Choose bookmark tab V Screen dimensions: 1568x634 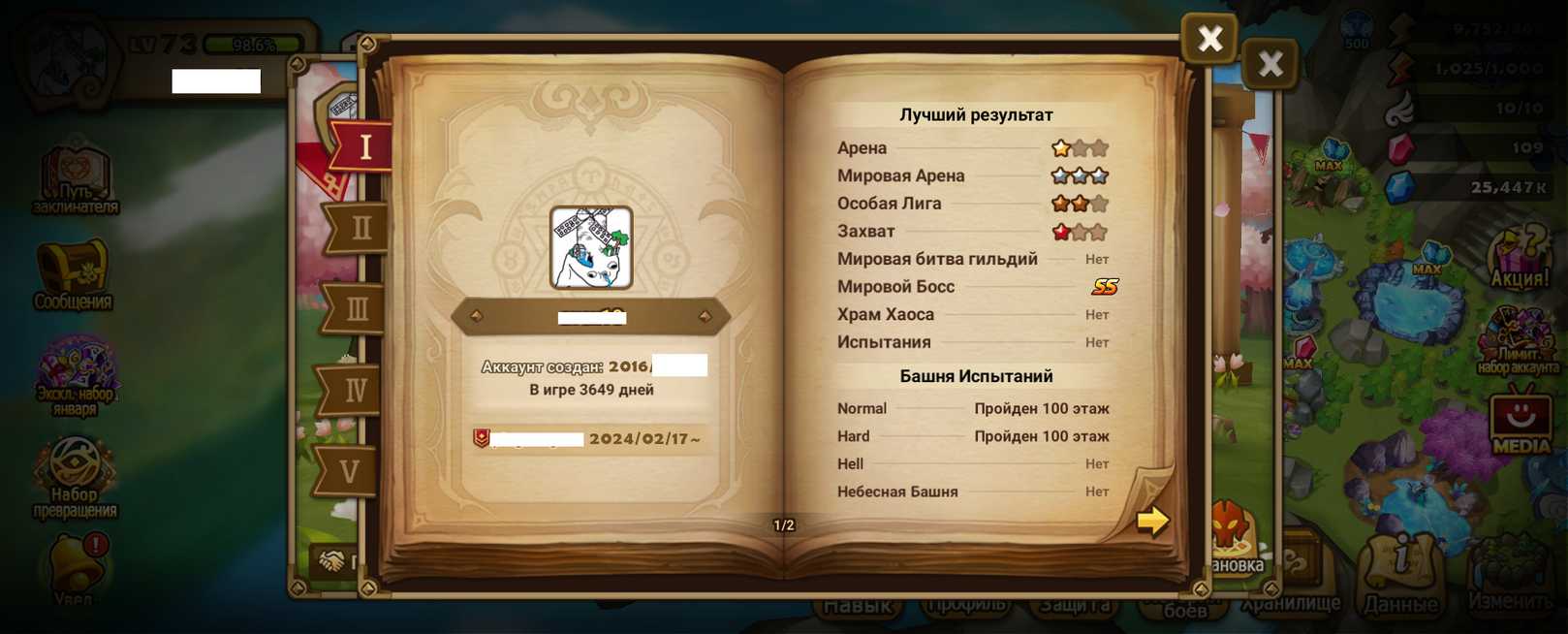coord(349,472)
